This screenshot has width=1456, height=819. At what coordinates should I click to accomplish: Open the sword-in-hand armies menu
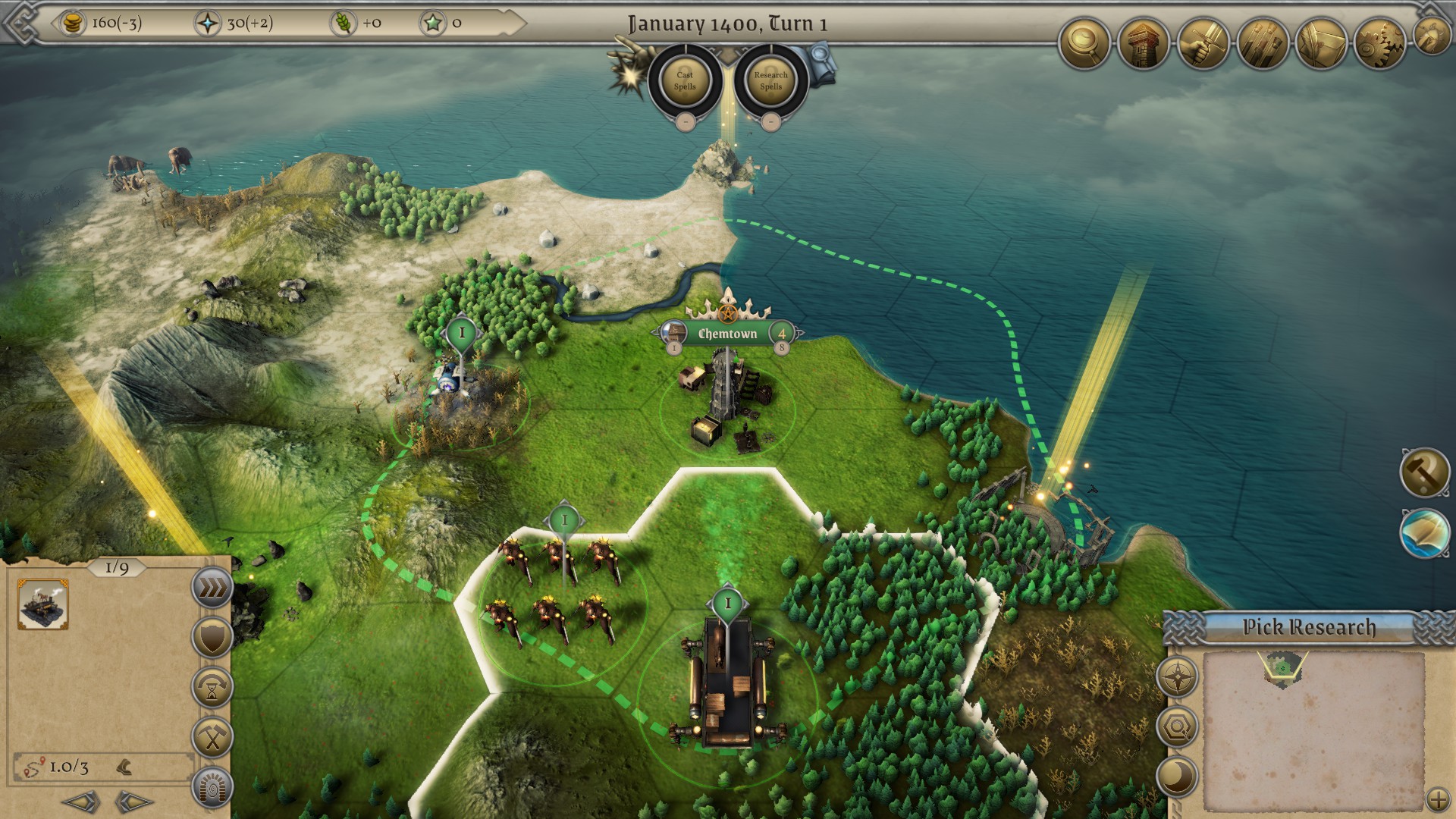(x=1202, y=45)
